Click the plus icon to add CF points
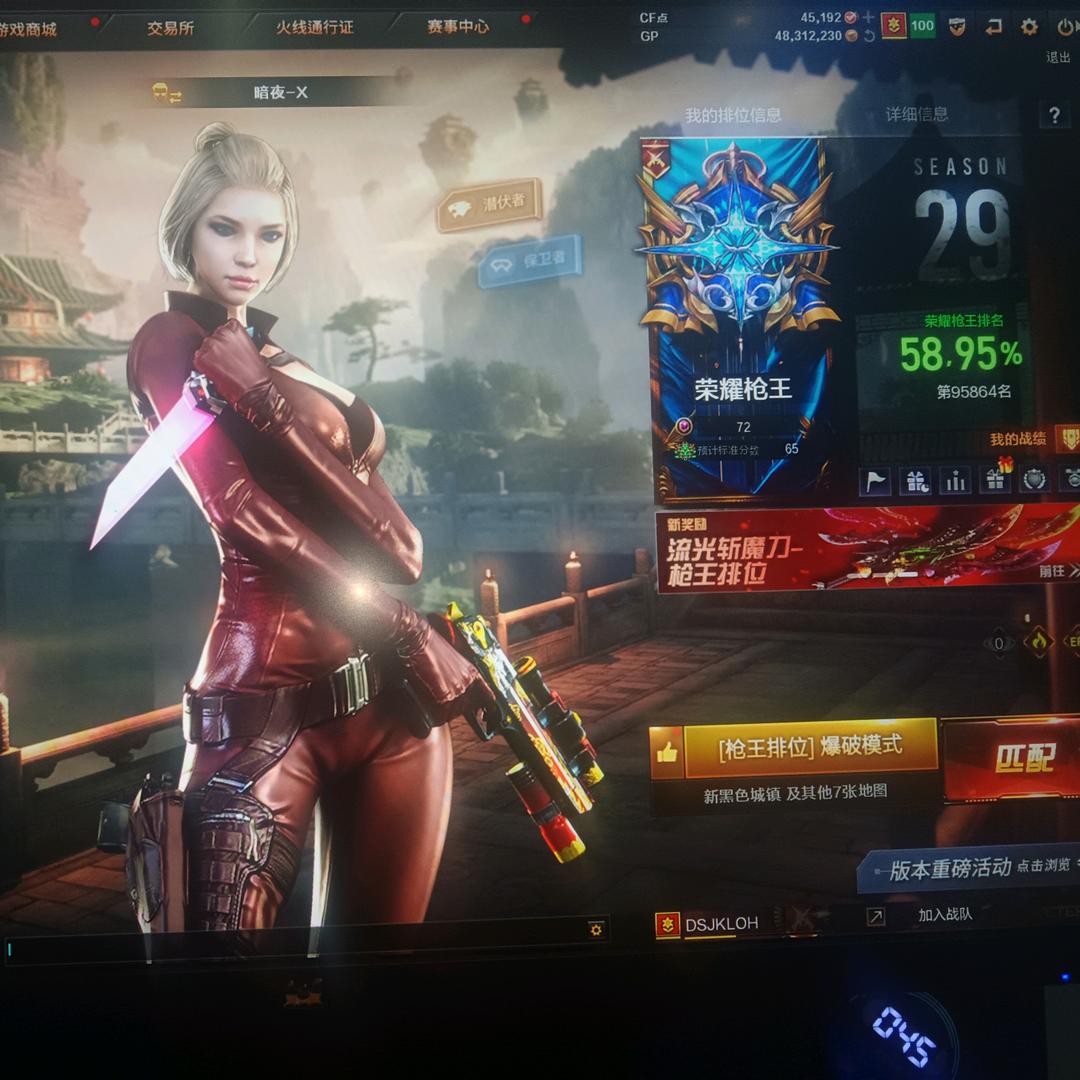This screenshot has height=1080, width=1080. tap(868, 17)
